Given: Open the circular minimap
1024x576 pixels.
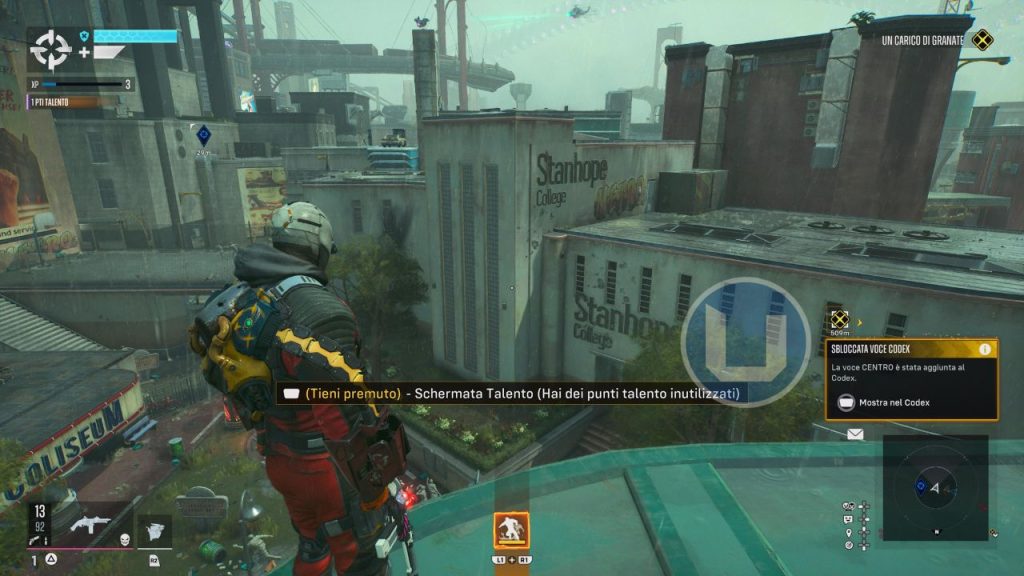Looking at the screenshot, I should (936, 488).
